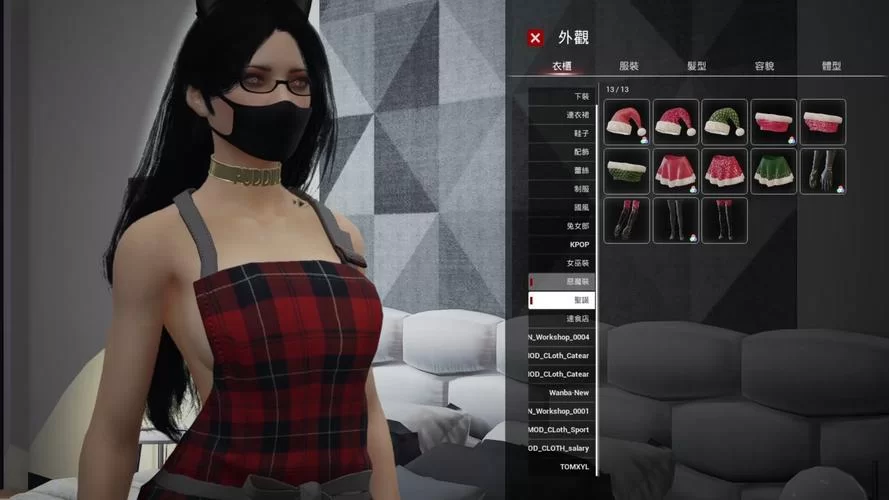Switch to the 服裝 tab
The height and width of the screenshot is (500, 889).
tap(629, 66)
